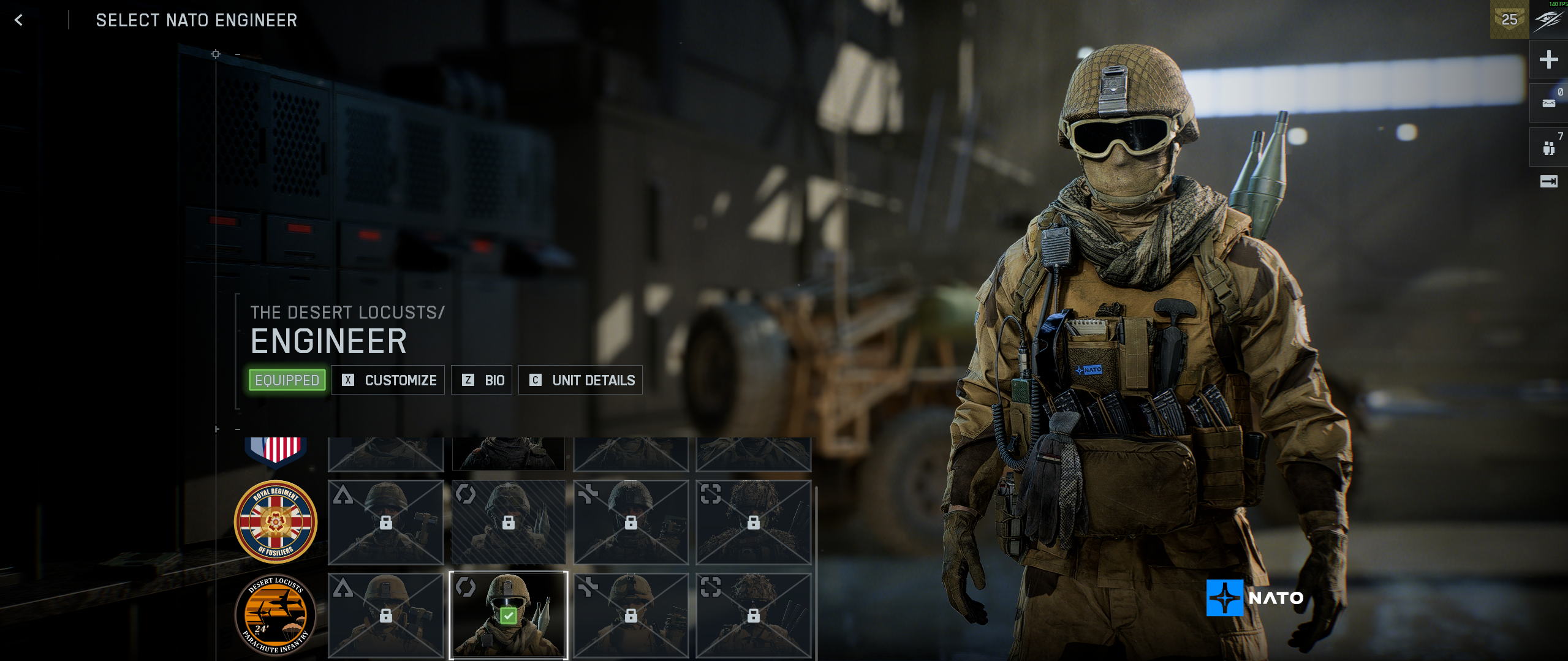This screenshot has width=1568, height=661.
Task: Choose the locked Royal Fusiliers assault soldier
Action: [x=385, y=522]
